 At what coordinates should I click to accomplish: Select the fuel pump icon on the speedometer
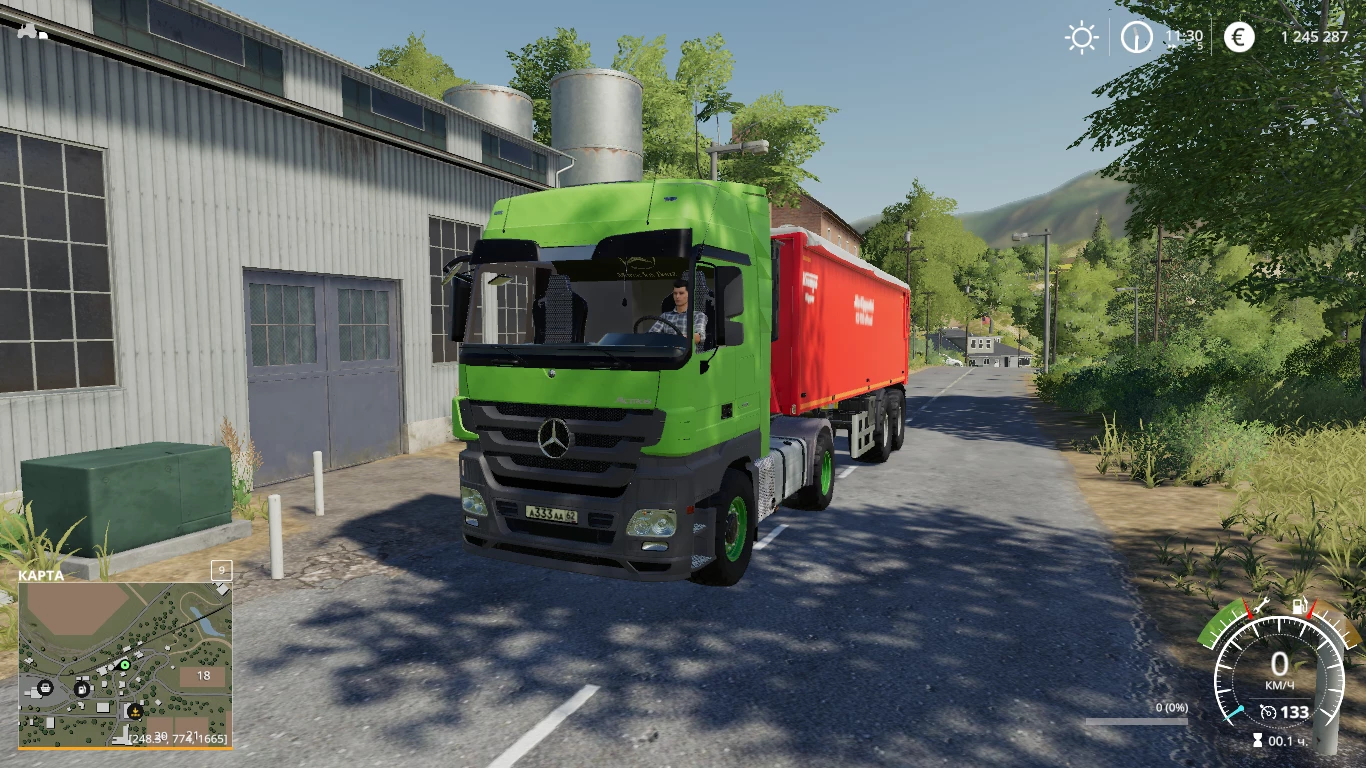(x=1300, y=606)
